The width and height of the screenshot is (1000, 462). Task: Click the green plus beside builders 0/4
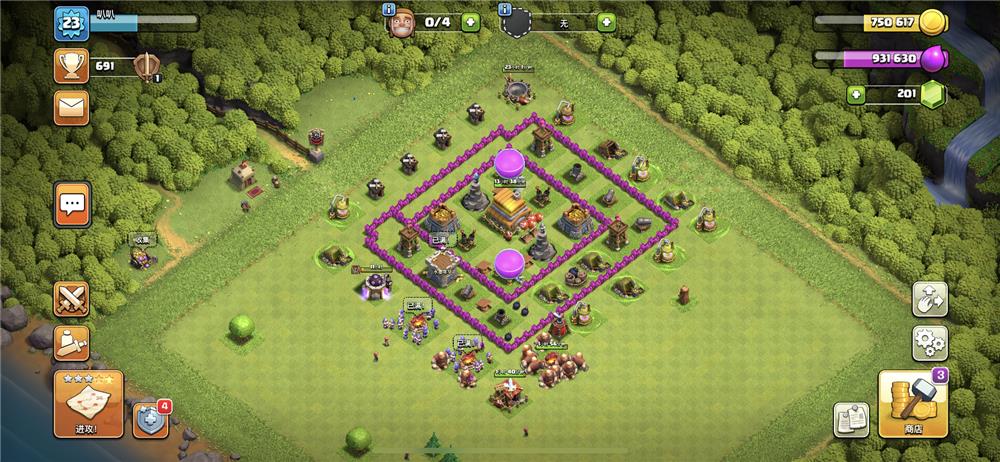tap(470, 22)
